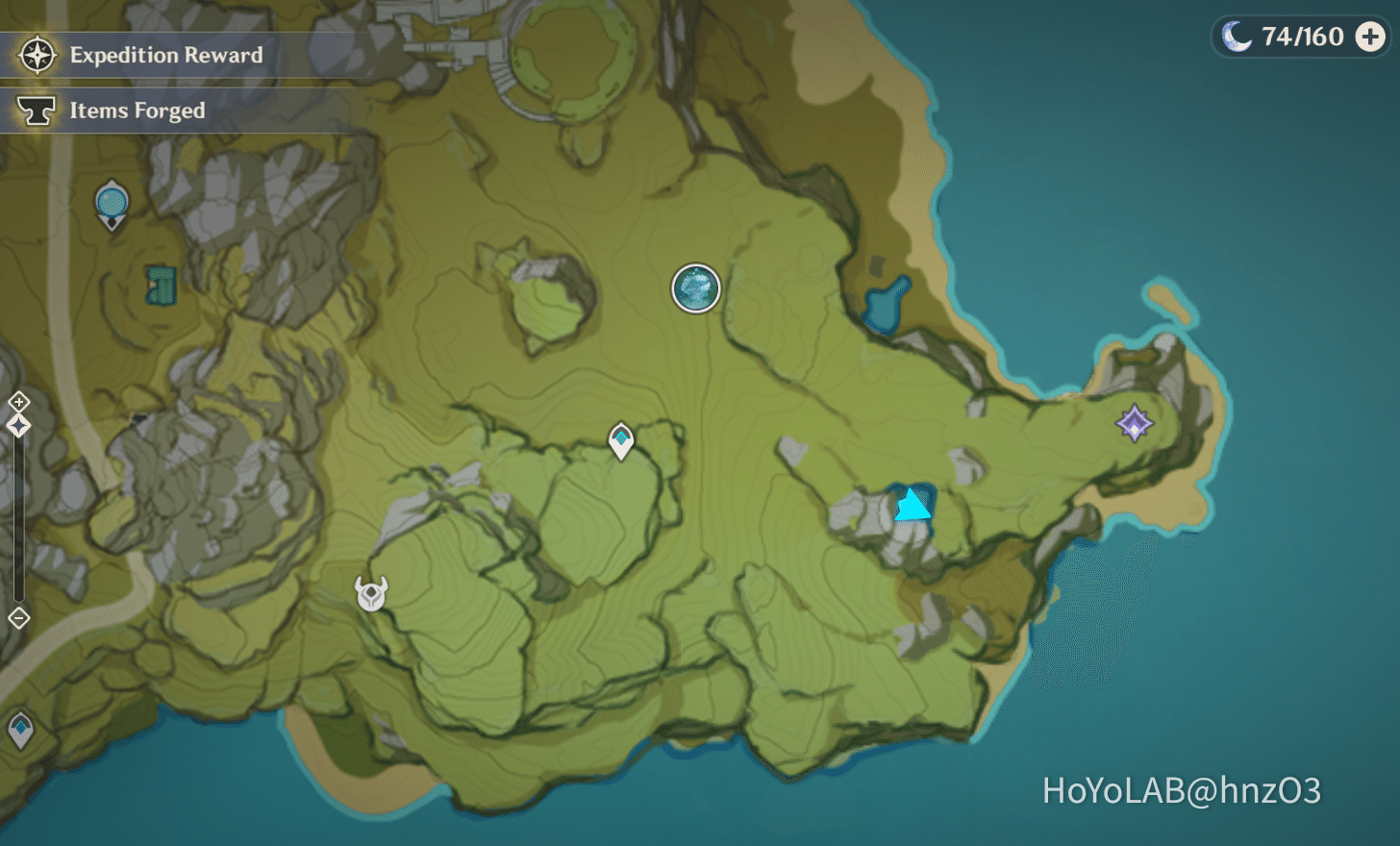The image size is (1400, 846).
Task: Open the Items Forged entry
Action: tap(136, 110)
